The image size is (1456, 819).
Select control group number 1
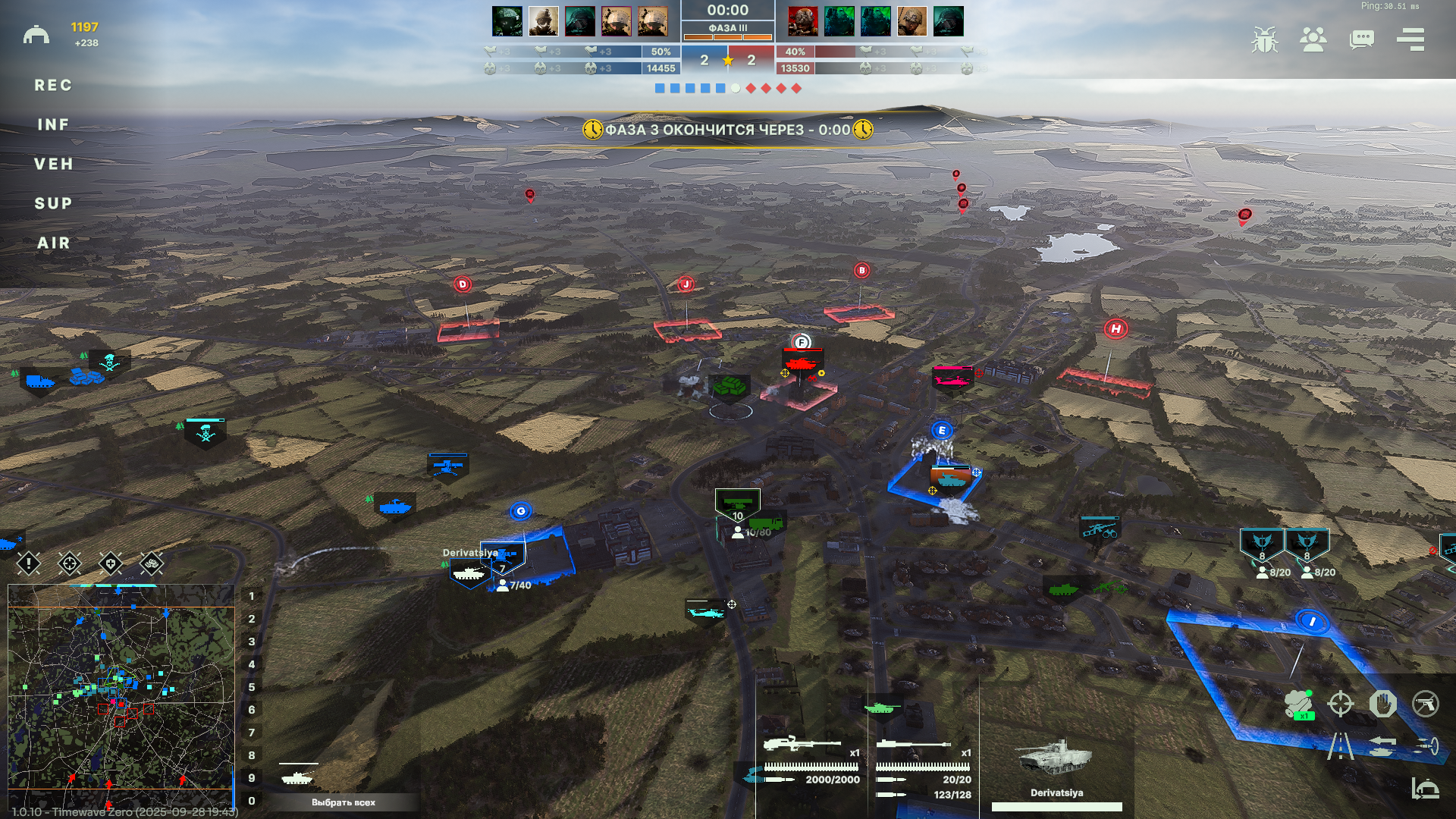tap(252, 596)
